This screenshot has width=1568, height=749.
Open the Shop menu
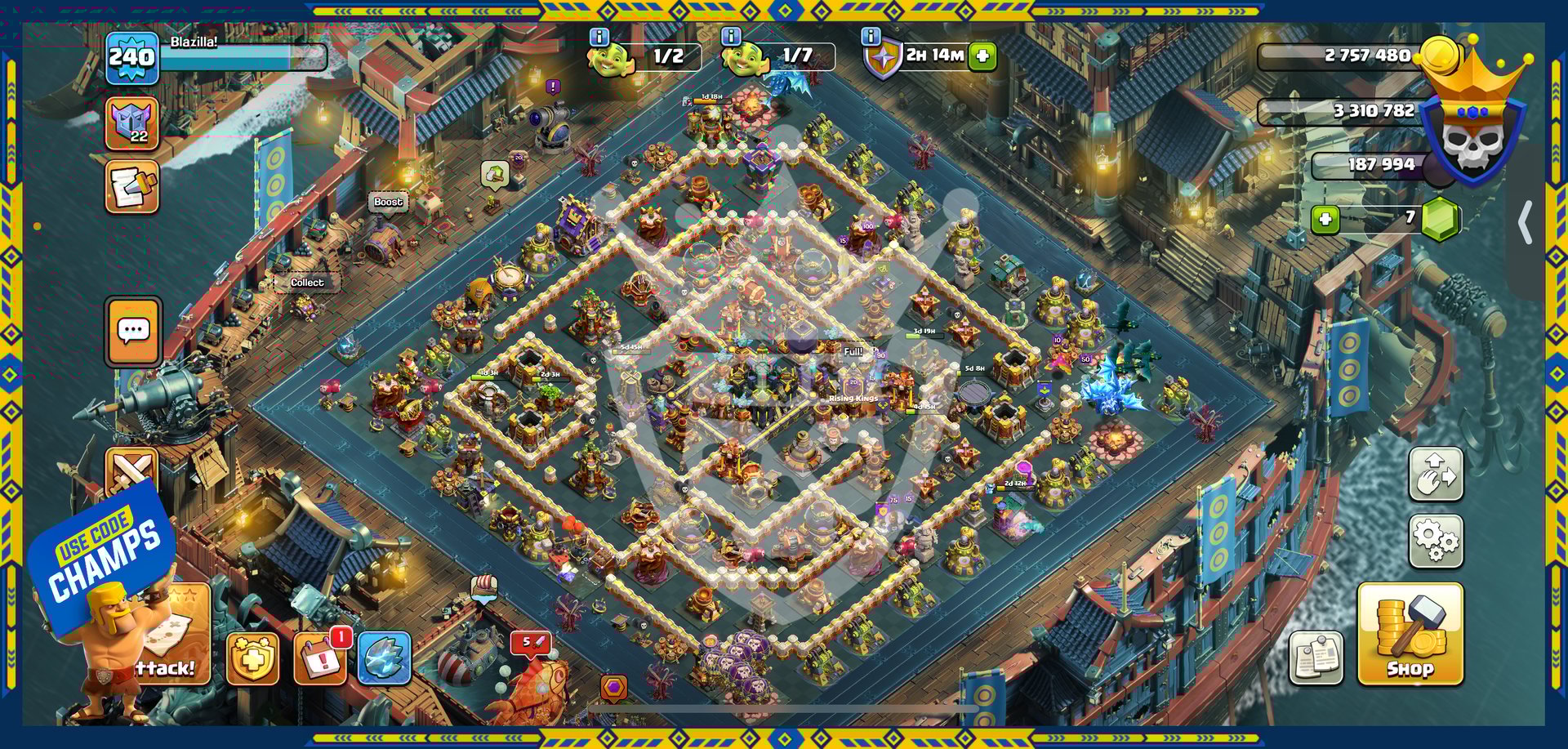tap(1410, 635)
